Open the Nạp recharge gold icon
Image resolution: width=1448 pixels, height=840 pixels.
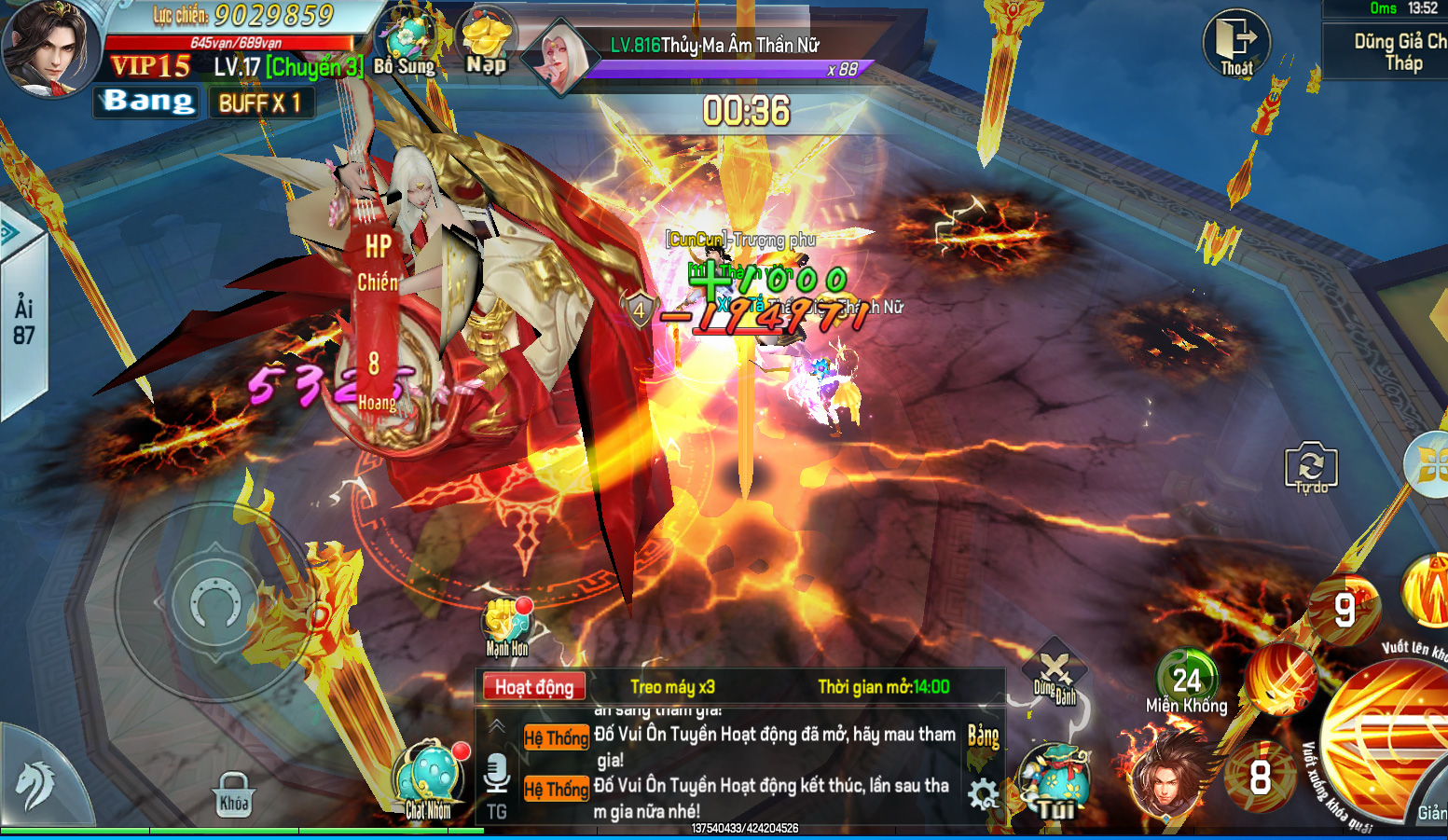pos(486,44)
